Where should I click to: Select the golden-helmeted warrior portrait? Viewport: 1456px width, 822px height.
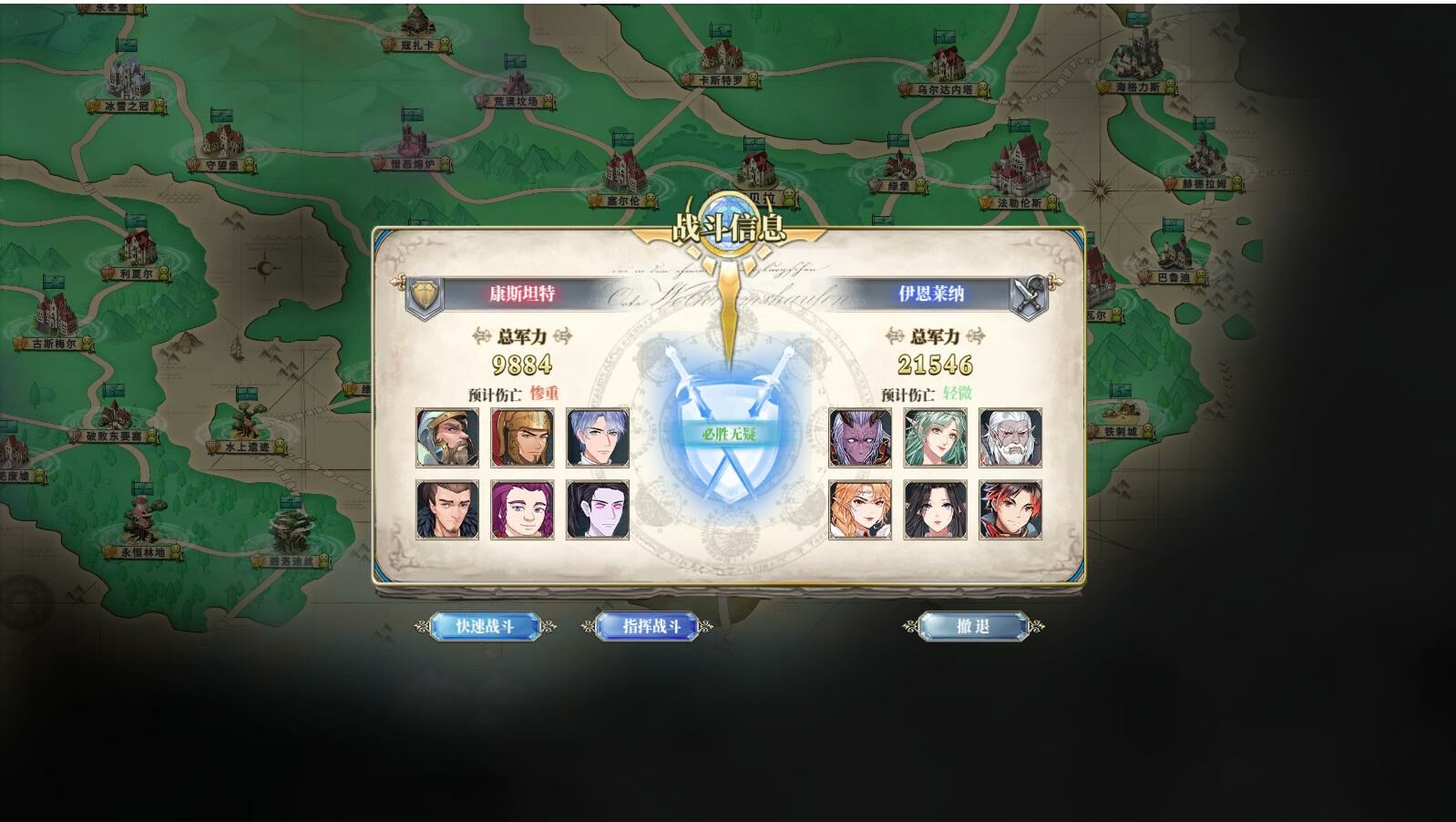point(522,438)
